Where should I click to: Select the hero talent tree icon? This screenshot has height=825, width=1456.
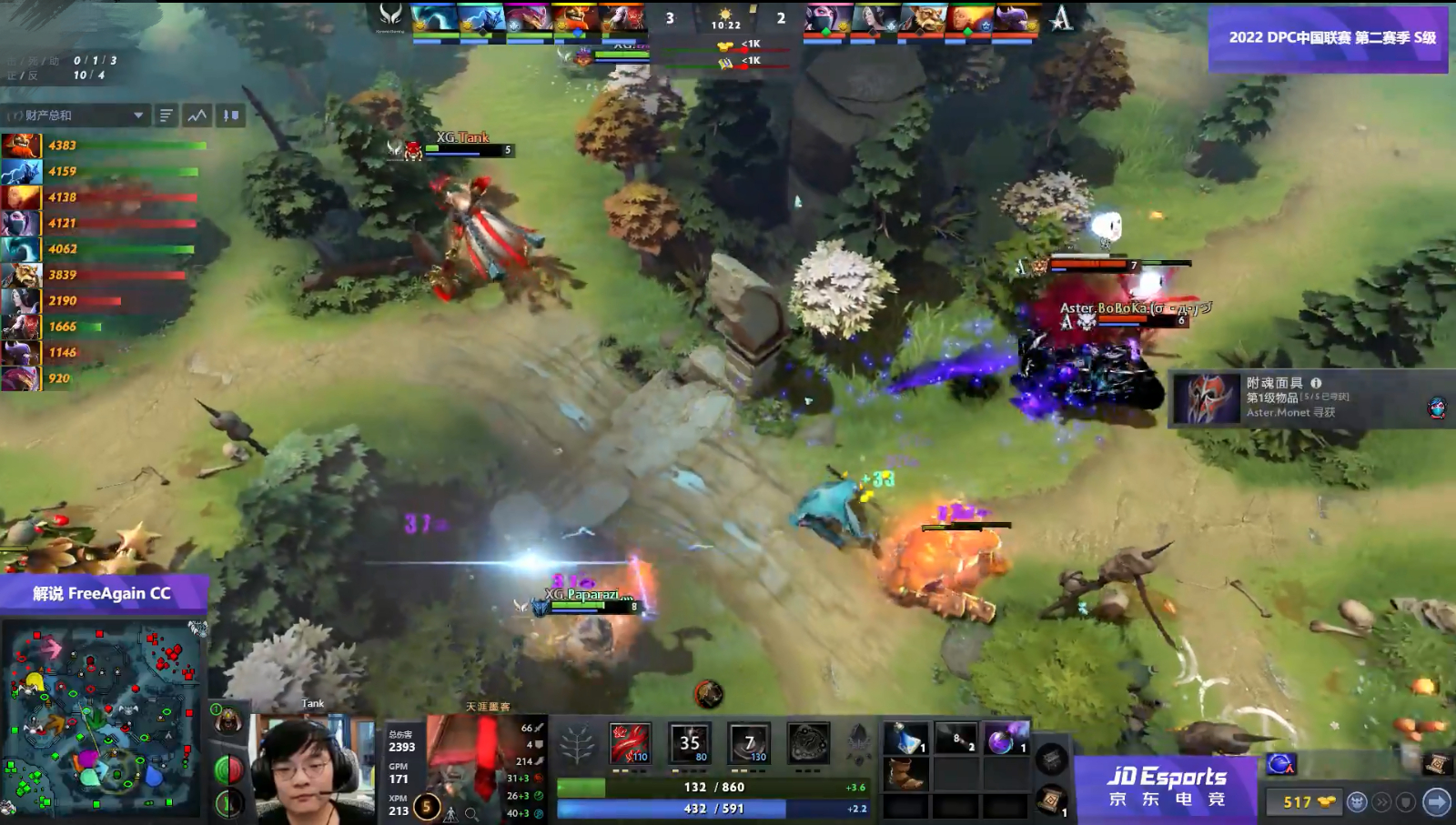point(575,742)
